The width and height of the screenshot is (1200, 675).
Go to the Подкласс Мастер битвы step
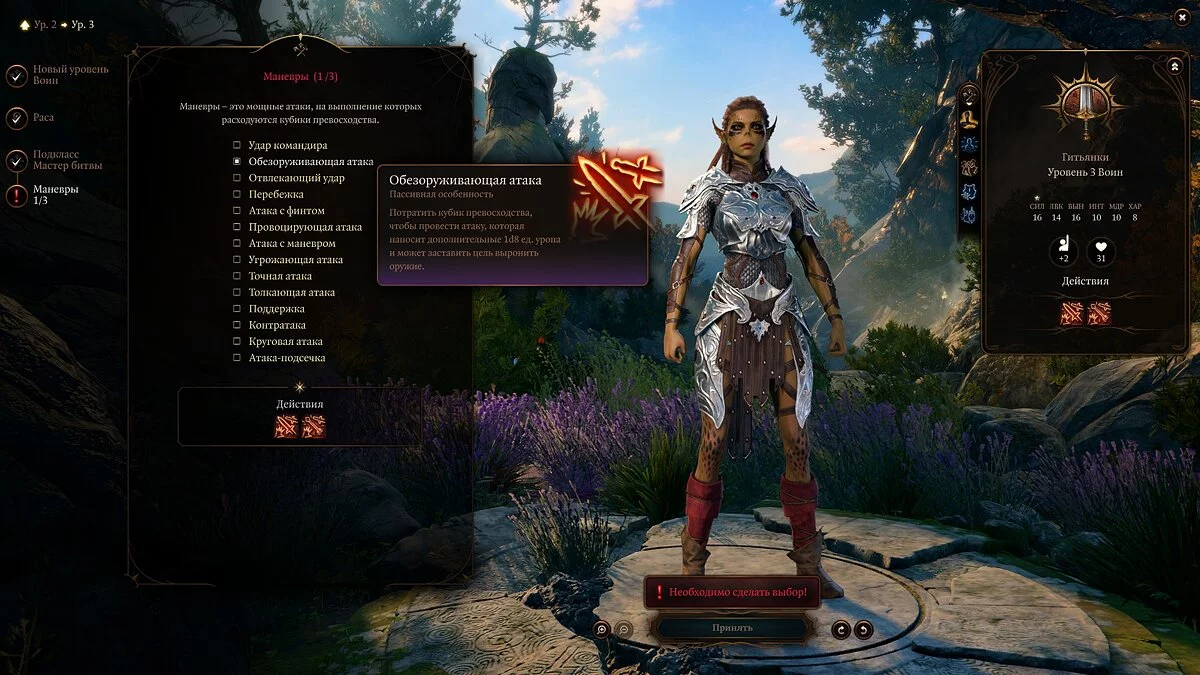click(17, 161)
